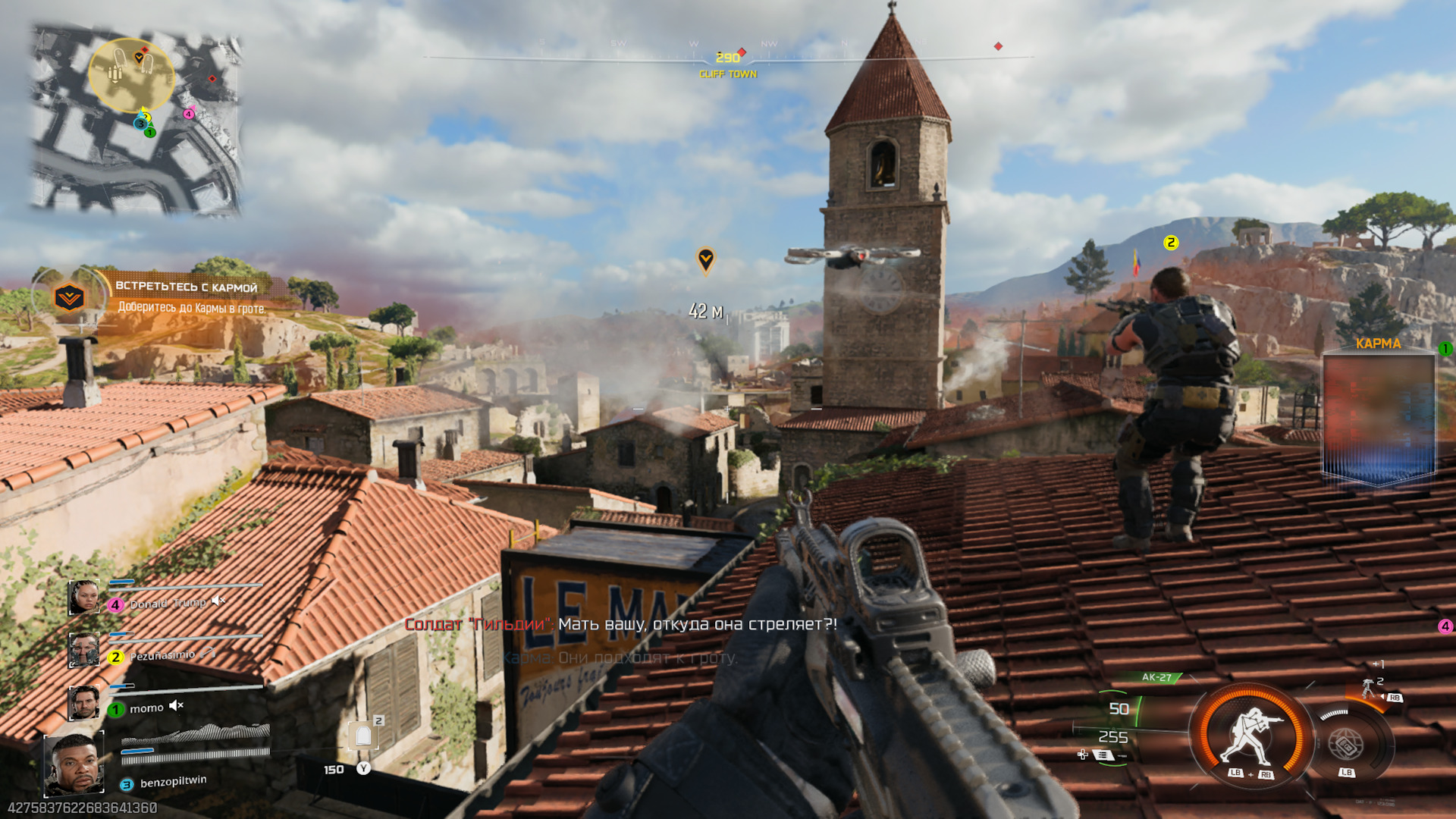Open the minimap in the corner
The width and height of the screenshot is (1456, 819).
[x=136, y=118]
